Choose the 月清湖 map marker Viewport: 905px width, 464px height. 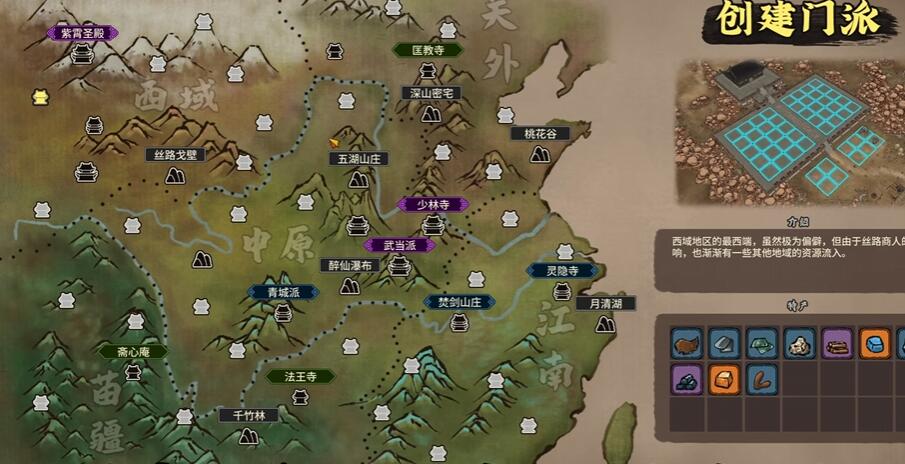tap(605, 304)
